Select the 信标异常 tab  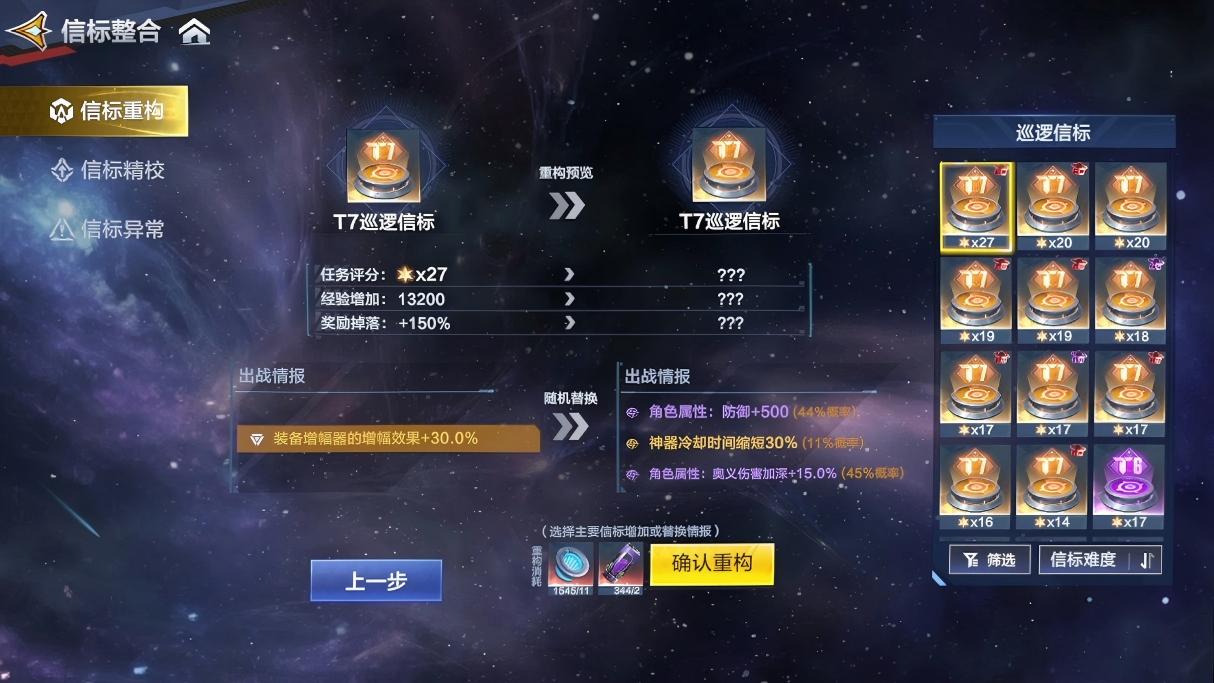point(108,229)
